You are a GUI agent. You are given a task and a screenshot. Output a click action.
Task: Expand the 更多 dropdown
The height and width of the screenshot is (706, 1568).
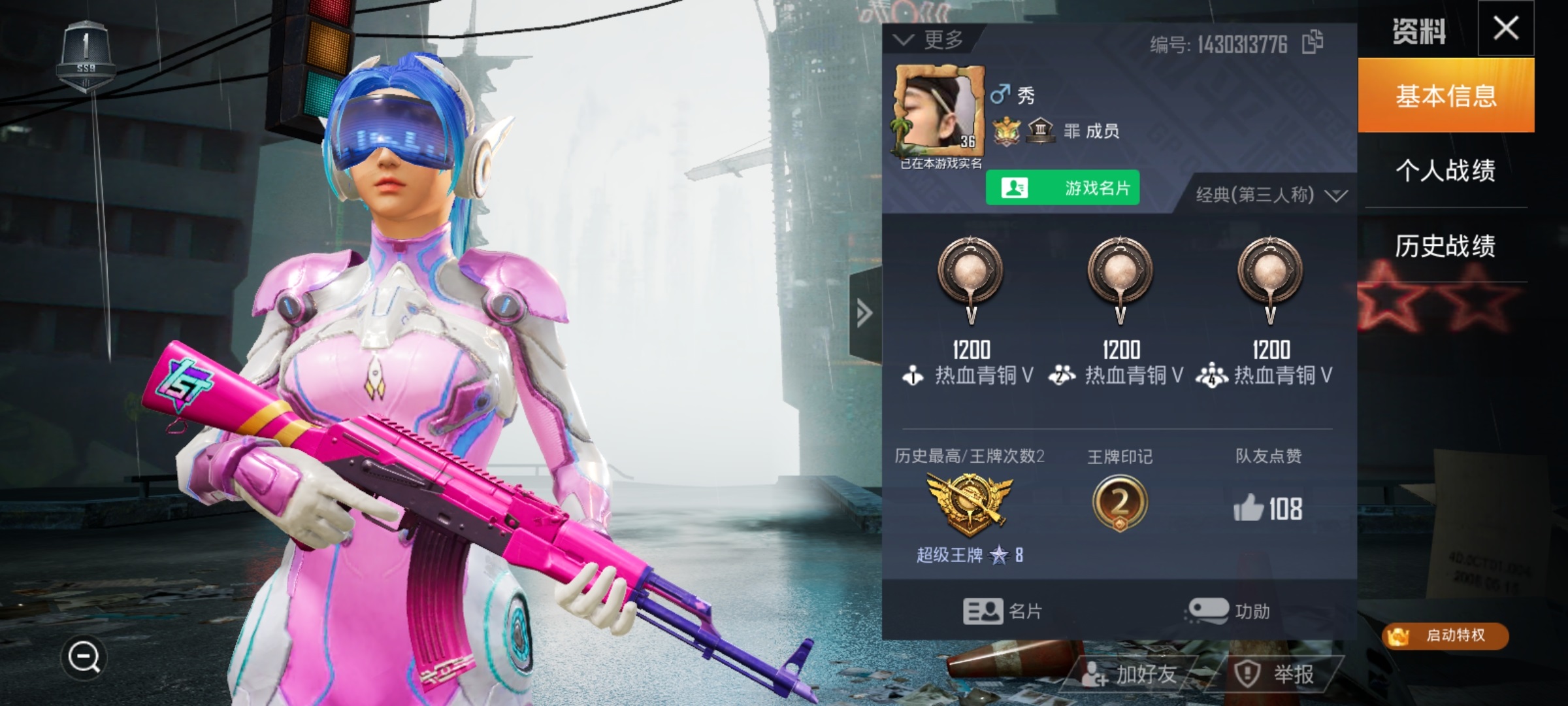(x=930, y=41)
